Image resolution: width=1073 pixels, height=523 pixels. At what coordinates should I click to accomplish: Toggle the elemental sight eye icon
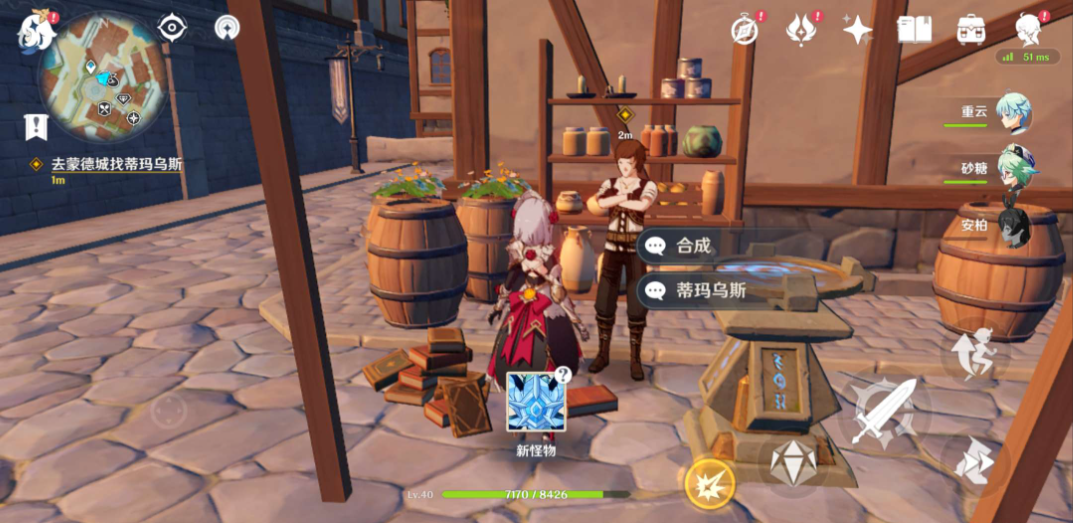[x=172, y=28]
